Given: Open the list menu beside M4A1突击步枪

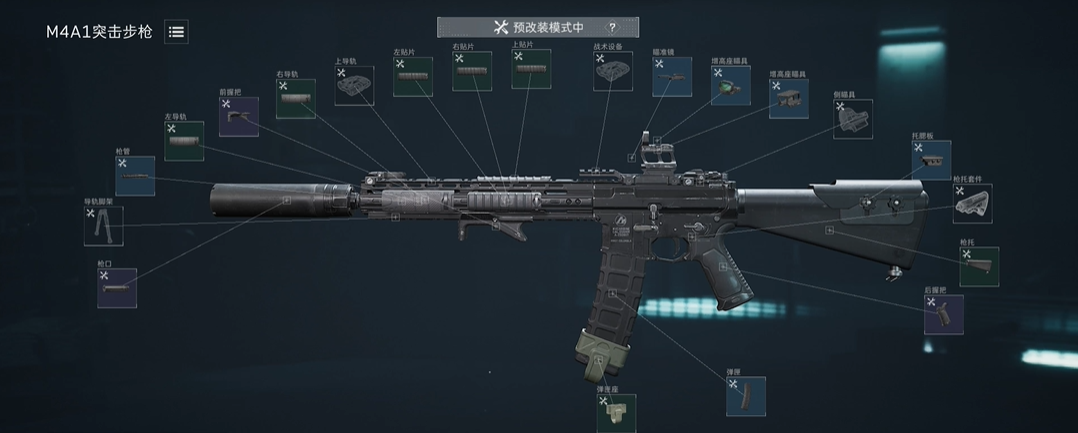Looking at the screenshot, I should point(176,32).
